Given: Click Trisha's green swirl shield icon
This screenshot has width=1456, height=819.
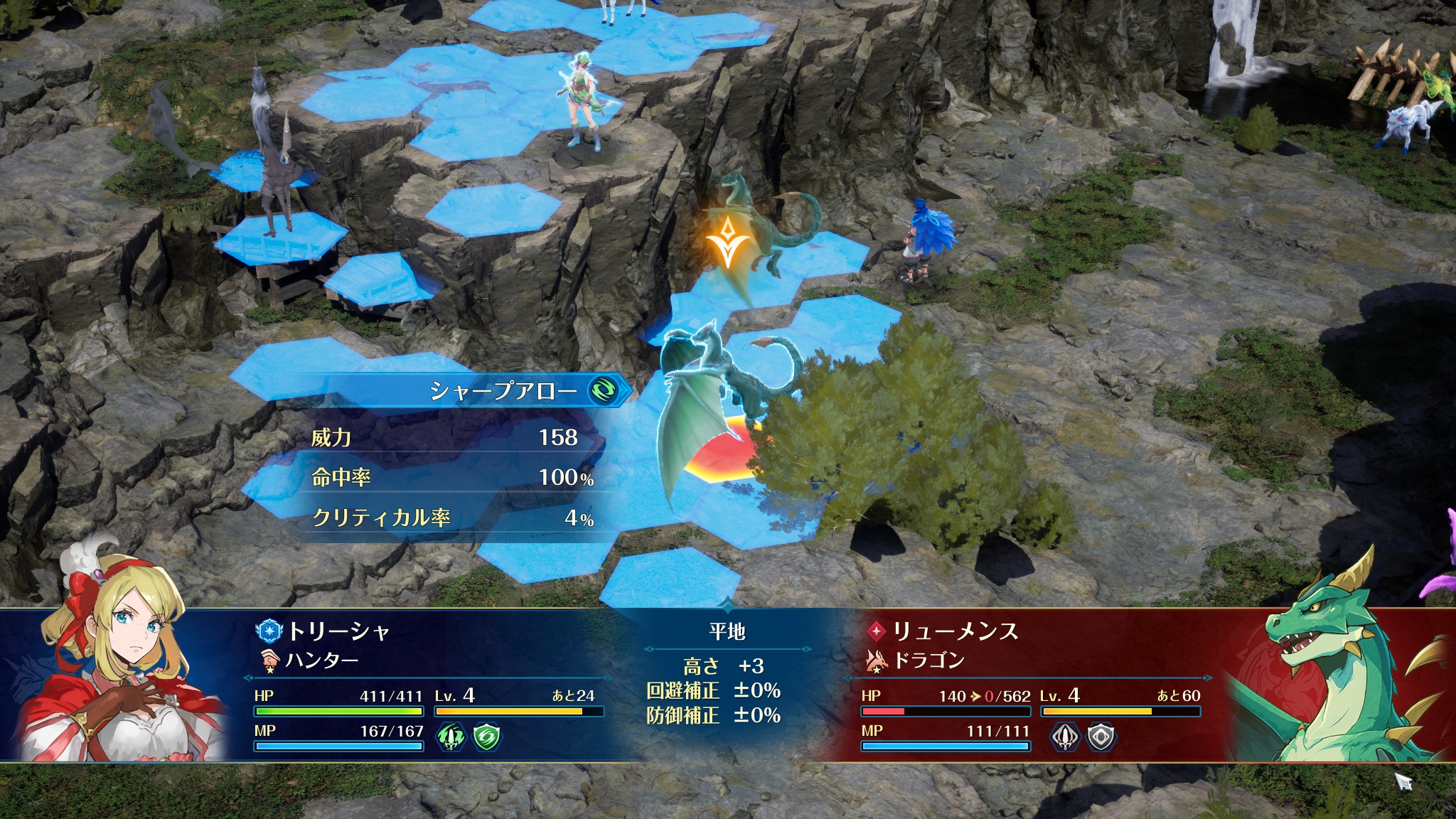Looking at the screenshot, I should [488, 736].
